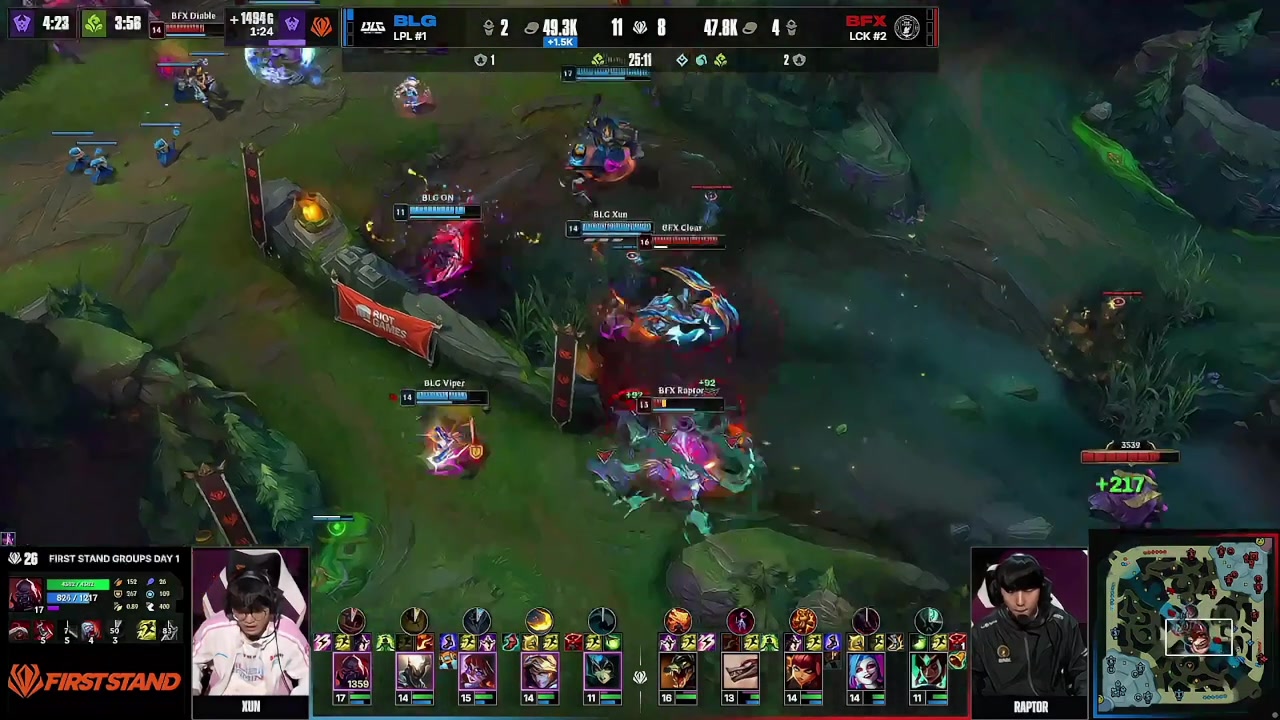The width and height of the screenshot is (1280, 720).
Task: Select the Jinx champion portrait
Action: 866,670
